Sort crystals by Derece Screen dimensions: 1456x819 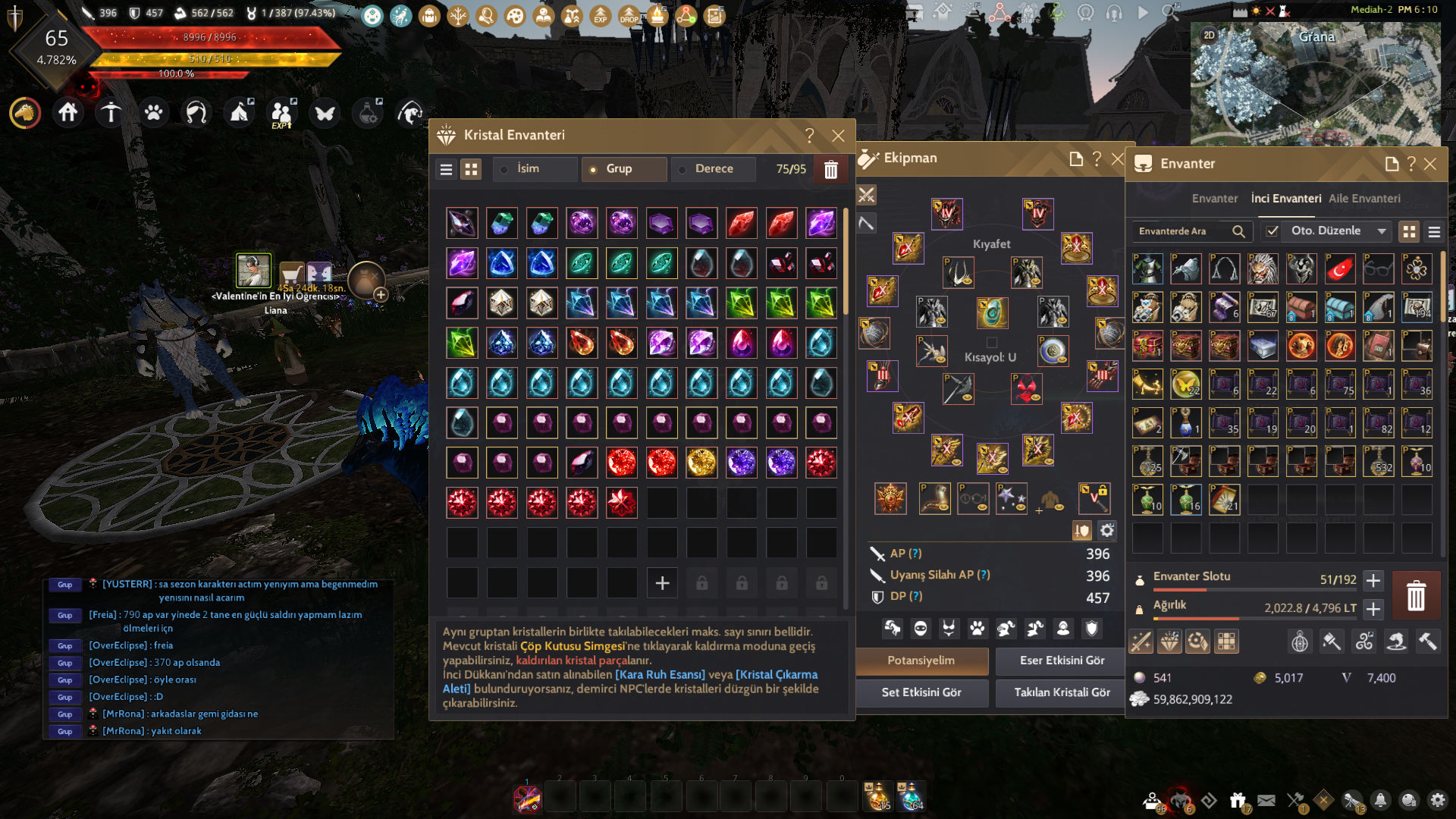point(713,169)
